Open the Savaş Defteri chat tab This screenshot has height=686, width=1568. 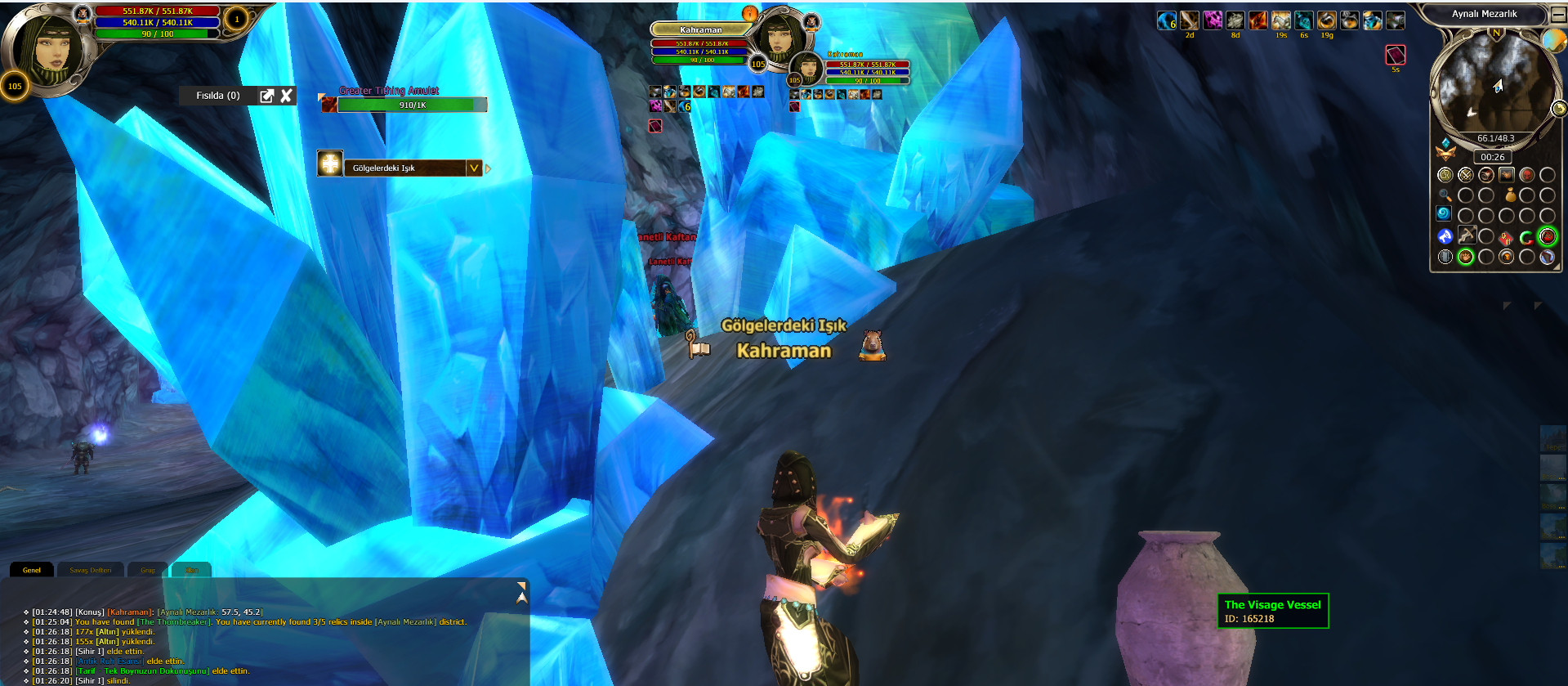pyautogui.click(x=90, y=570)
